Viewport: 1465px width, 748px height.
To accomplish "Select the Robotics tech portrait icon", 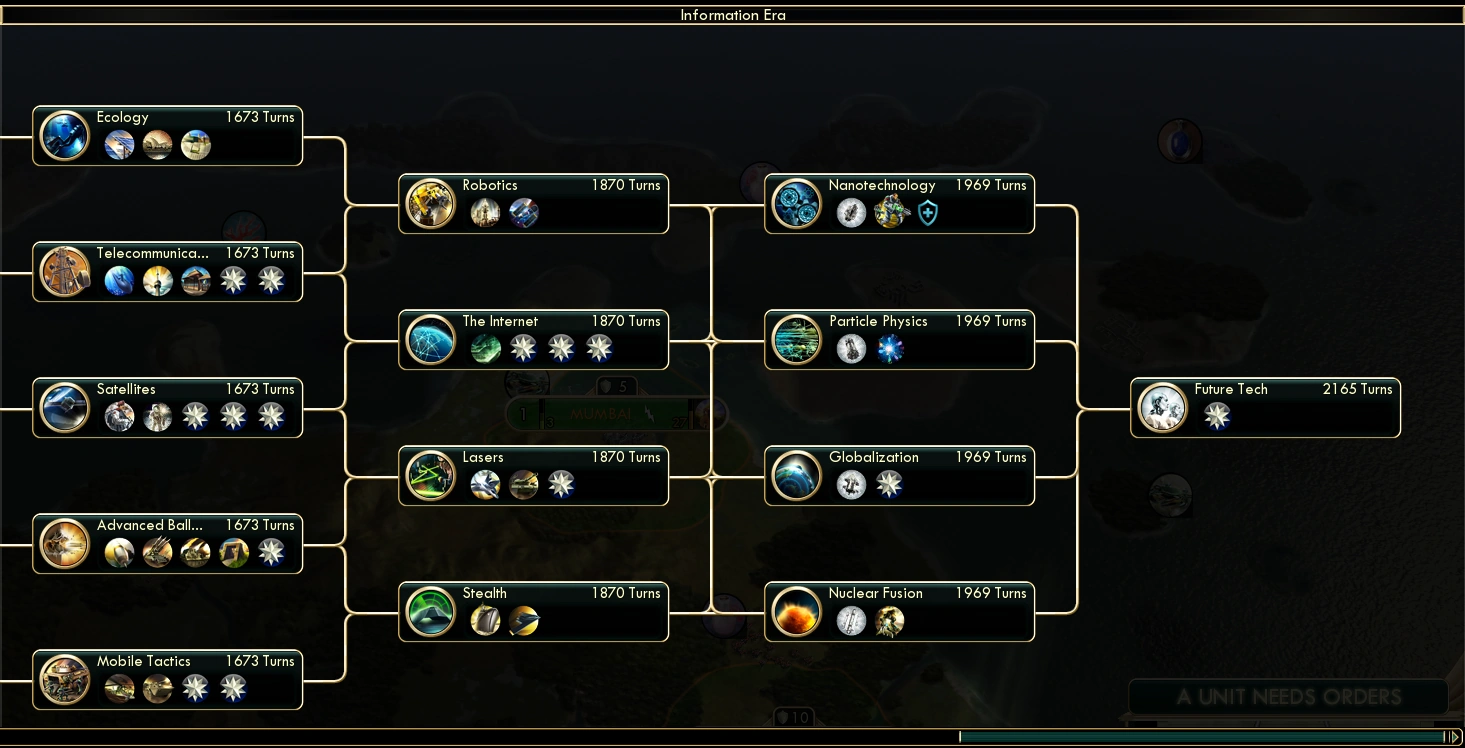I will click(x=430, y=203).
